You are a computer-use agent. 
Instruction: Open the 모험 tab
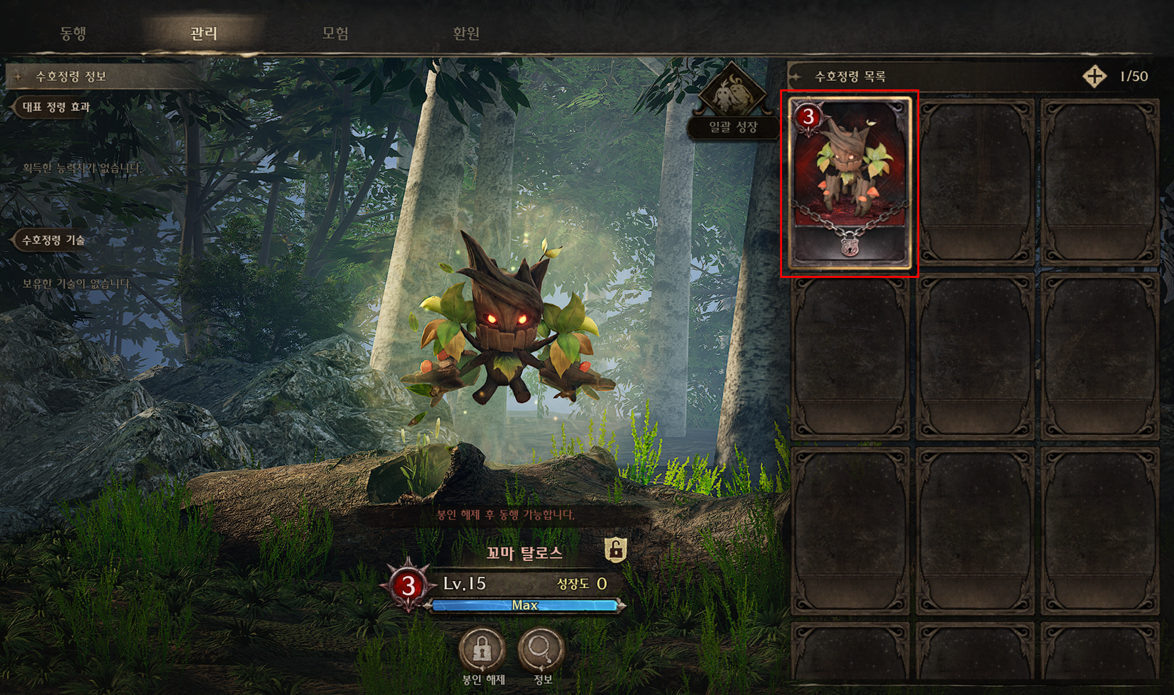335,33
